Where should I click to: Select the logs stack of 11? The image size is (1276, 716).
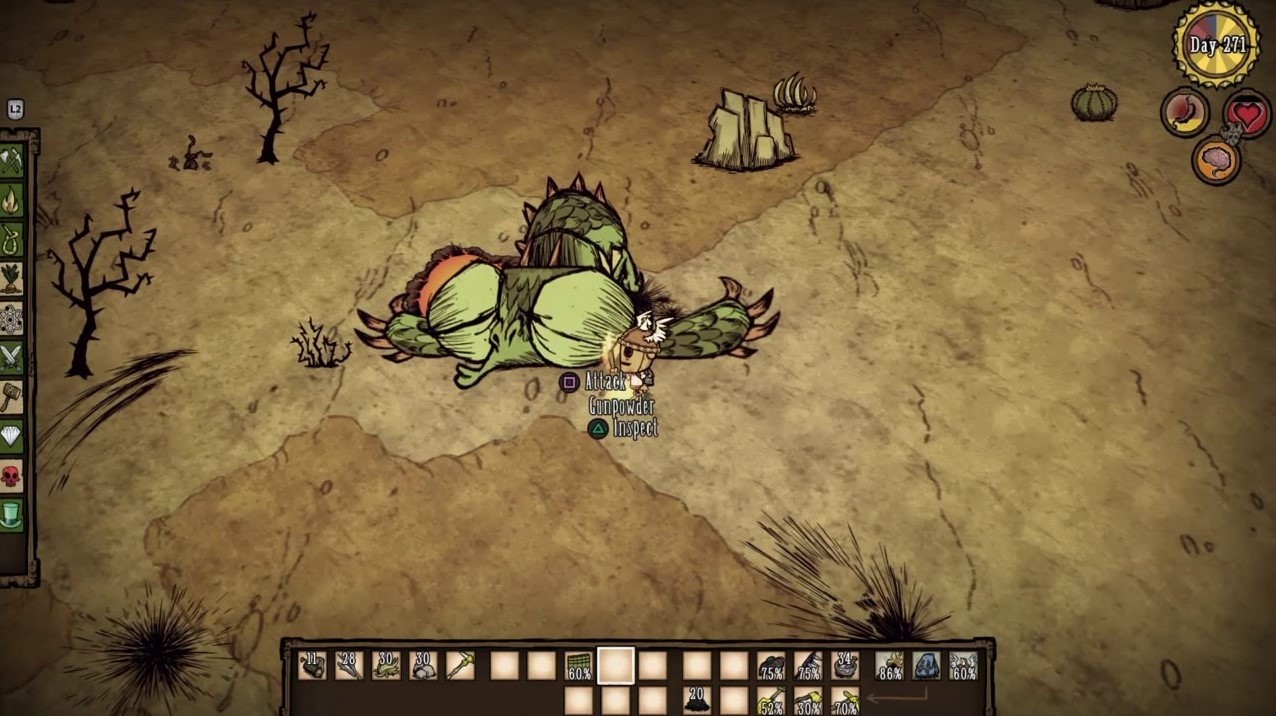(312, 665)
